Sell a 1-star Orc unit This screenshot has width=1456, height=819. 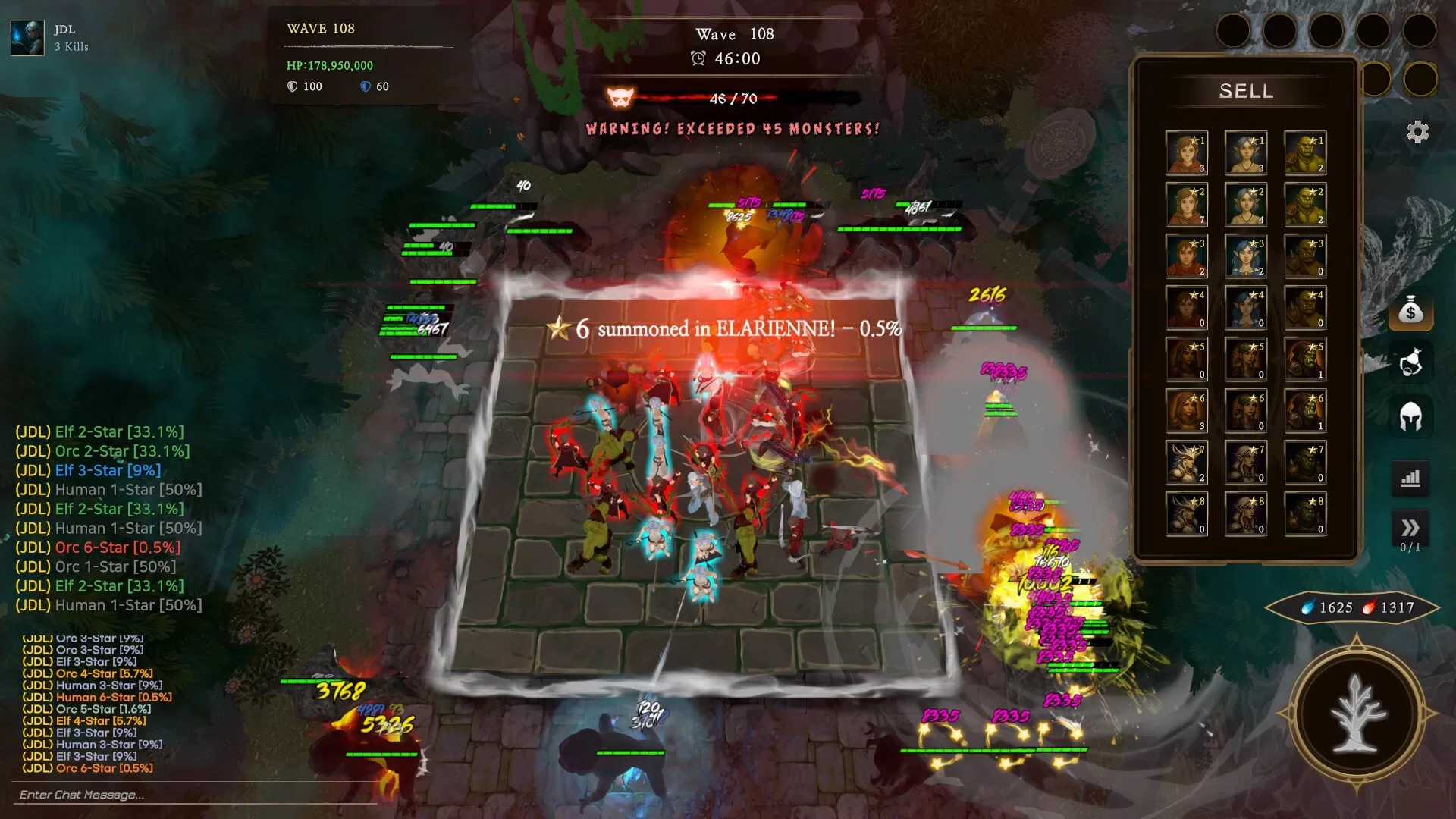click(x=1305, y=152)
